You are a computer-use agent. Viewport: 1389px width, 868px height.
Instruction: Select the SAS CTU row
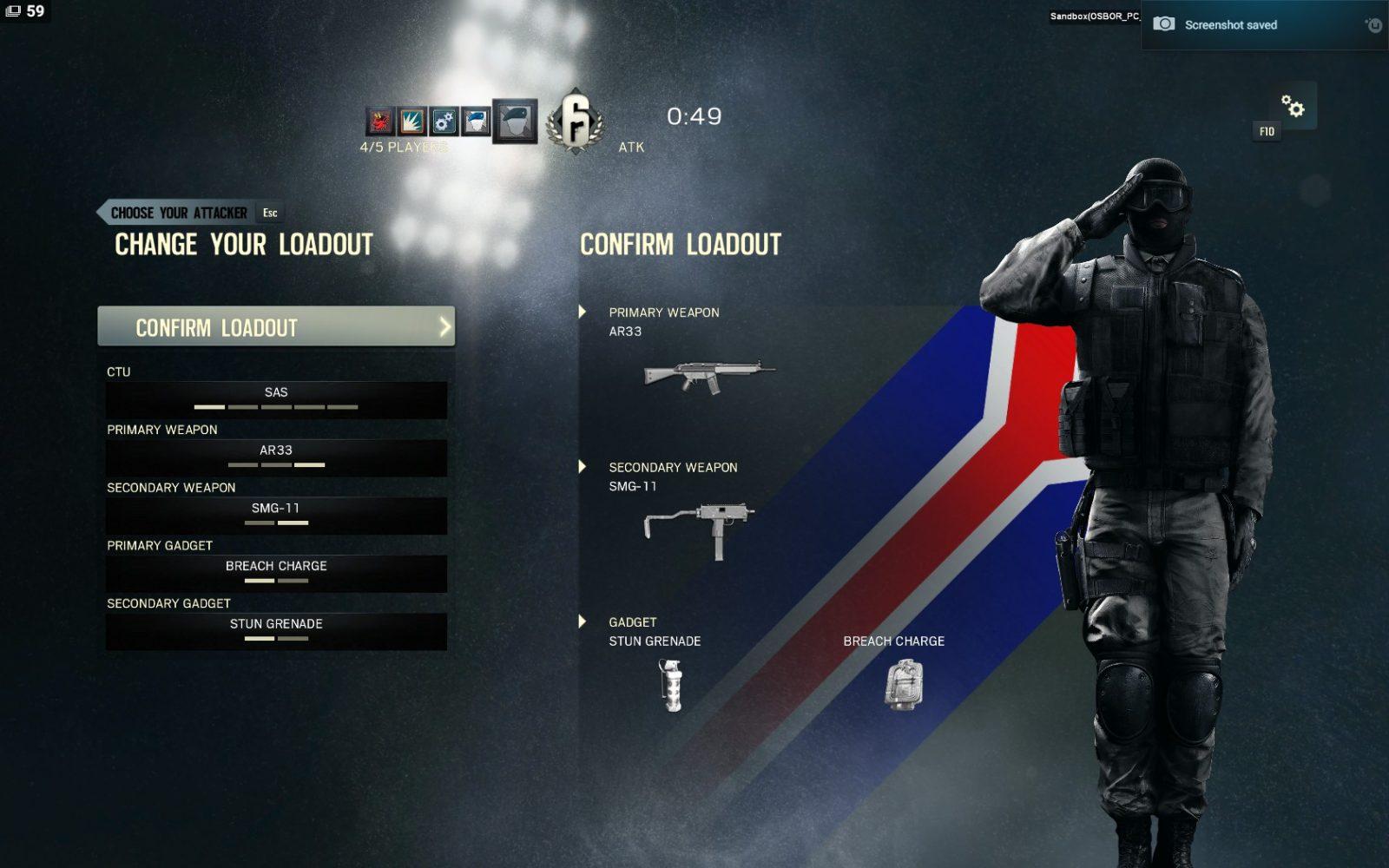[x=276, y=399]
